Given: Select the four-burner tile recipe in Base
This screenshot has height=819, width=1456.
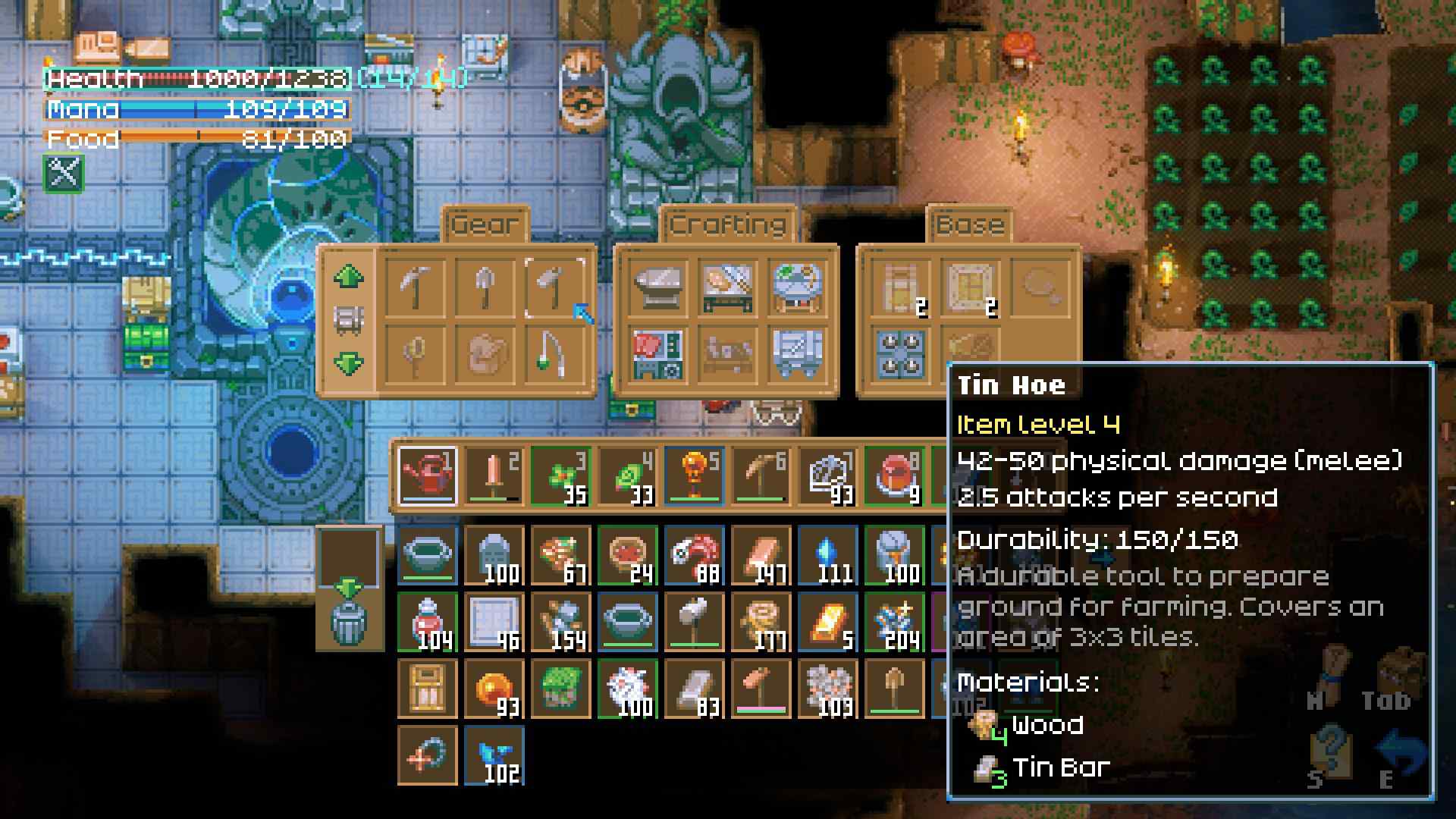Looking at the screenshot, I should coord(900,354).
